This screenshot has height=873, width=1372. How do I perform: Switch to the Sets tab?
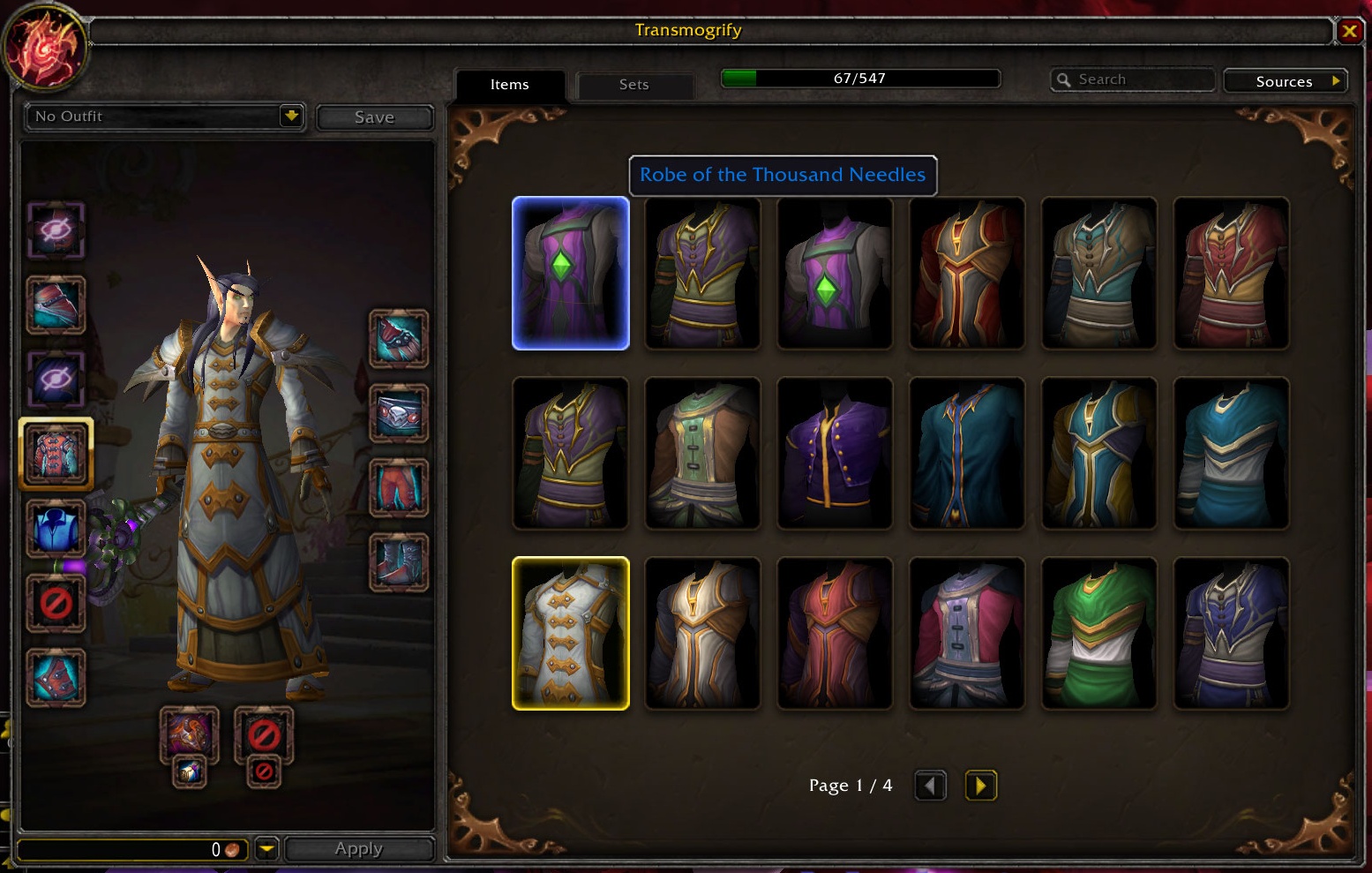click(634, 85)
